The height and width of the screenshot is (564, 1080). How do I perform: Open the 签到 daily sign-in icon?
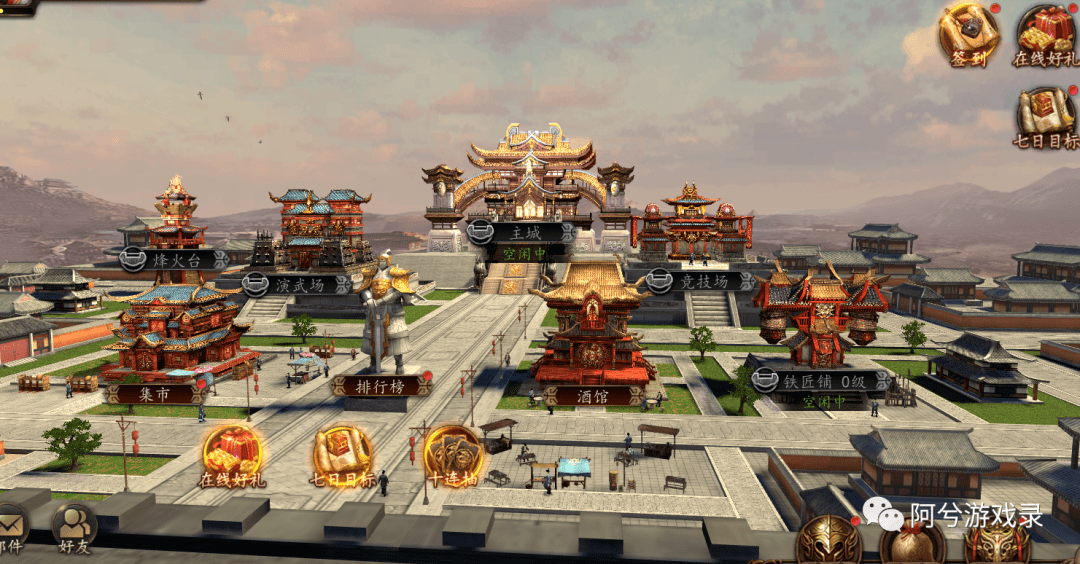coord(968,33)
